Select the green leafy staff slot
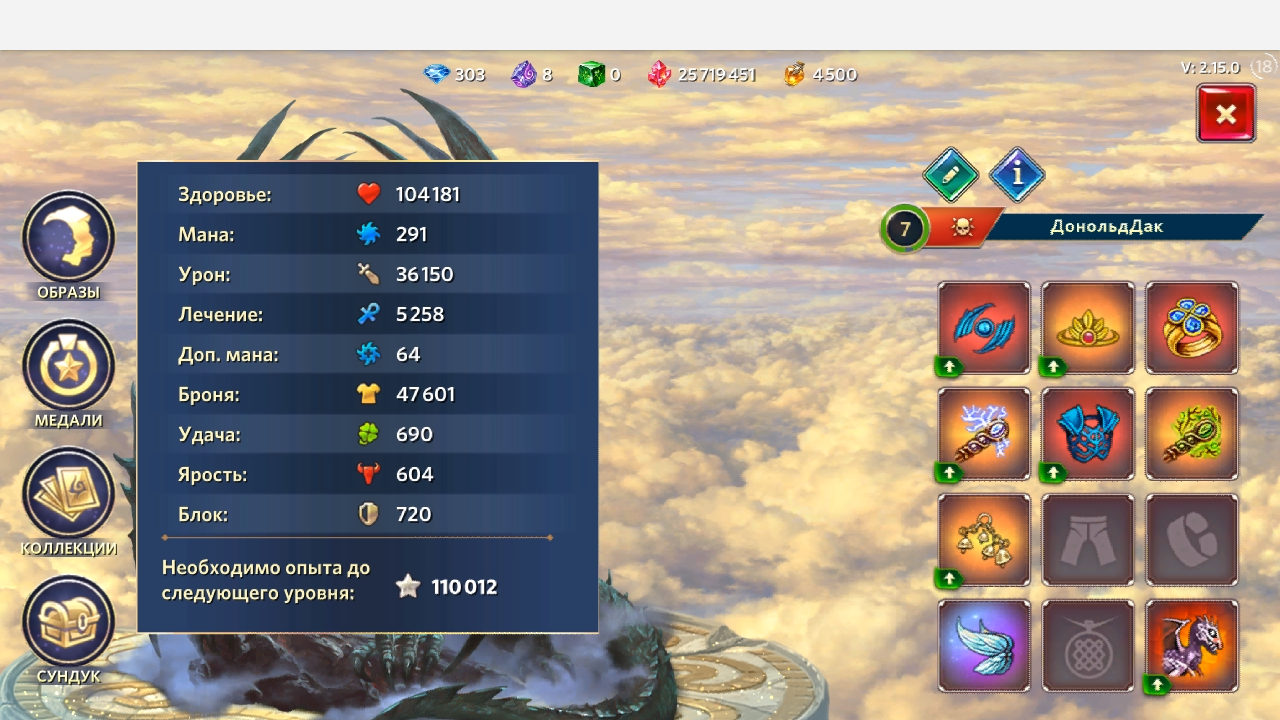The image size is (1280, 720). 1192,434
